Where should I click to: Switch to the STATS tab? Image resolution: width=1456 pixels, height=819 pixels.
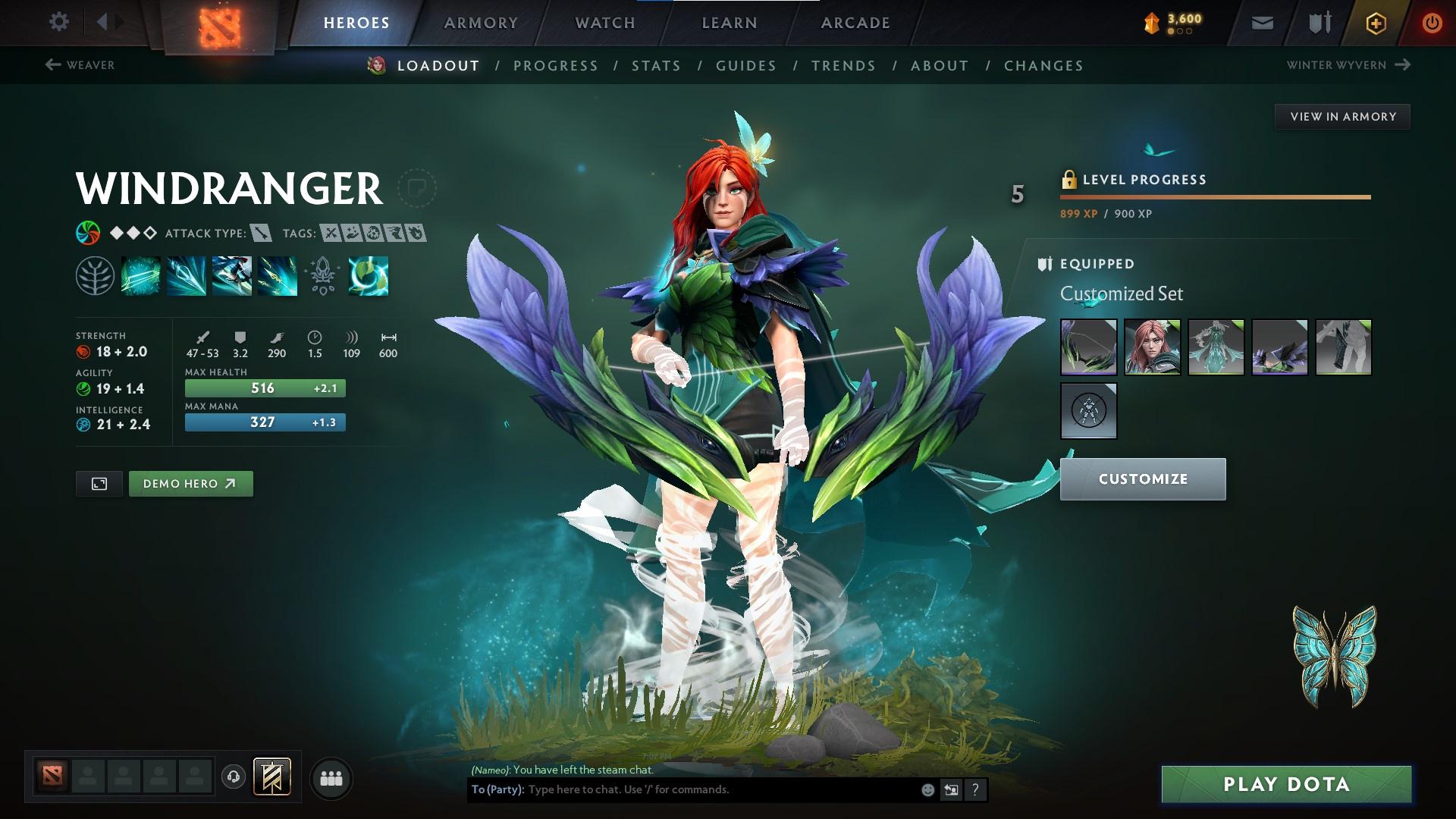click(x=657, y=65)
